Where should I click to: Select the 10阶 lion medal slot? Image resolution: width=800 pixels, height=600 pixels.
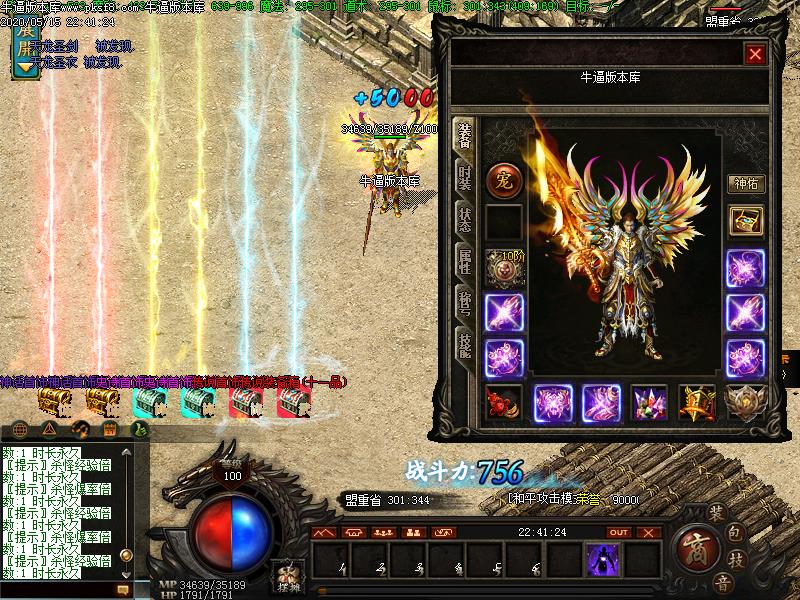point(503,267)
